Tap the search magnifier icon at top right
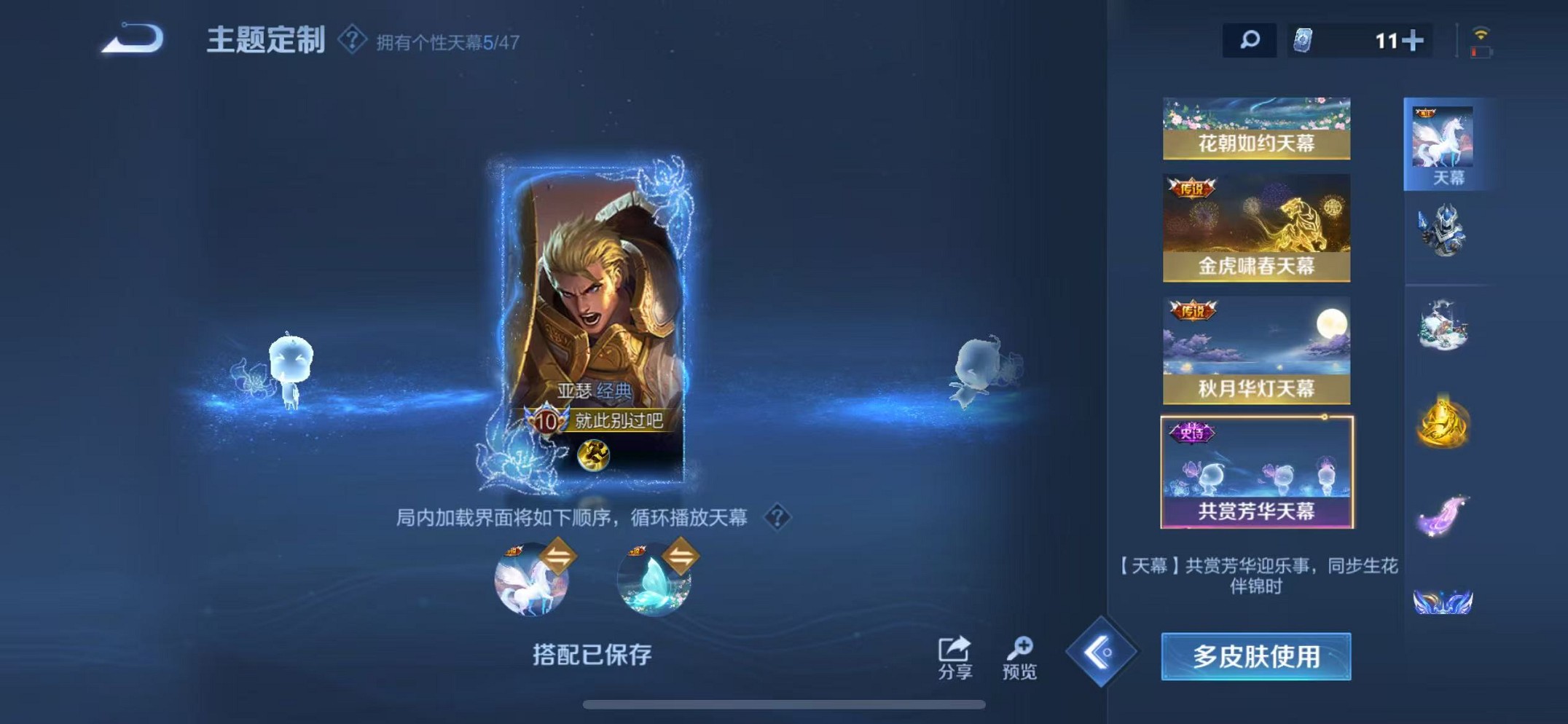 point(1251,42)
